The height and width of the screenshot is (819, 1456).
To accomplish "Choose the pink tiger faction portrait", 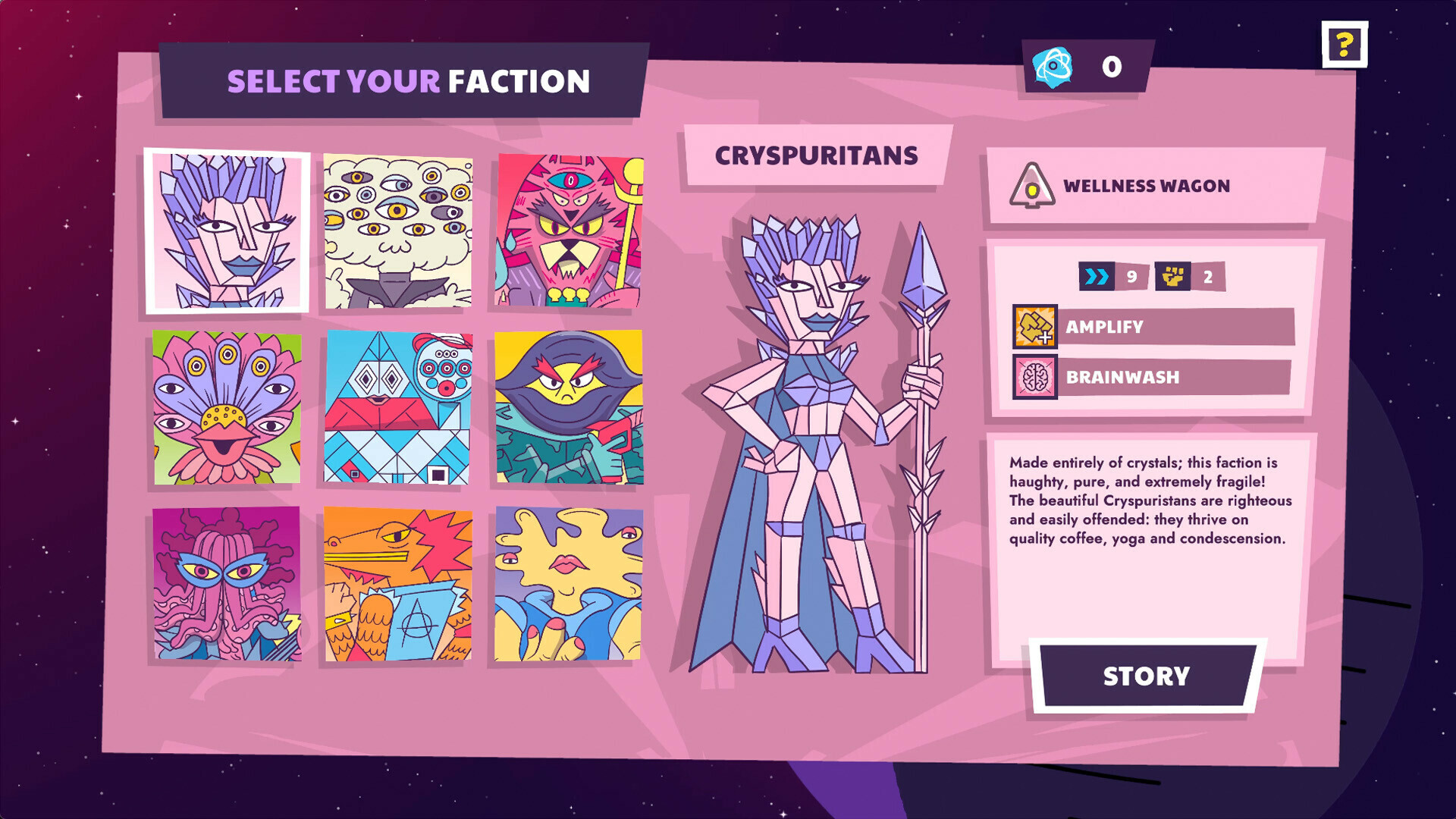I will [567, 232].
